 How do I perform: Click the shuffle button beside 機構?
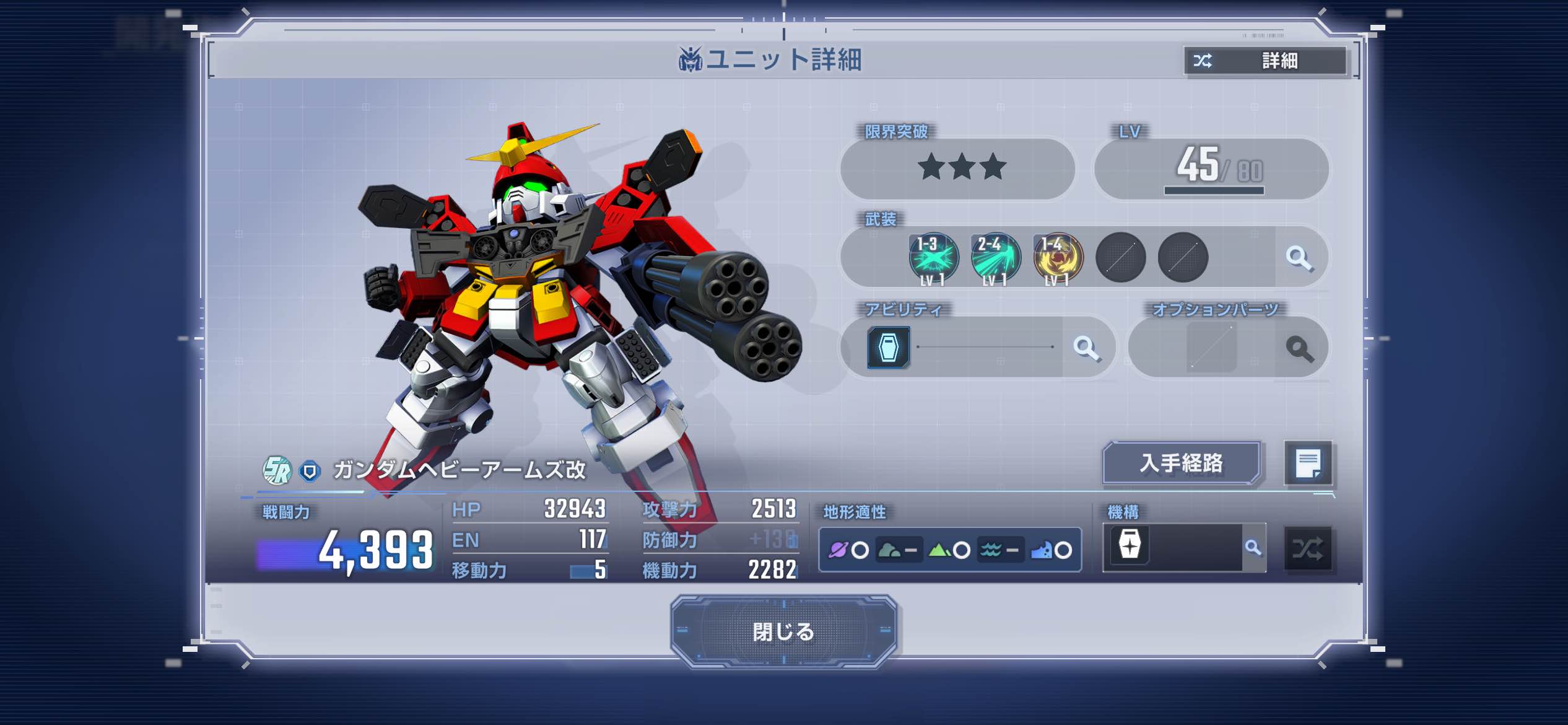[1308, 548]
